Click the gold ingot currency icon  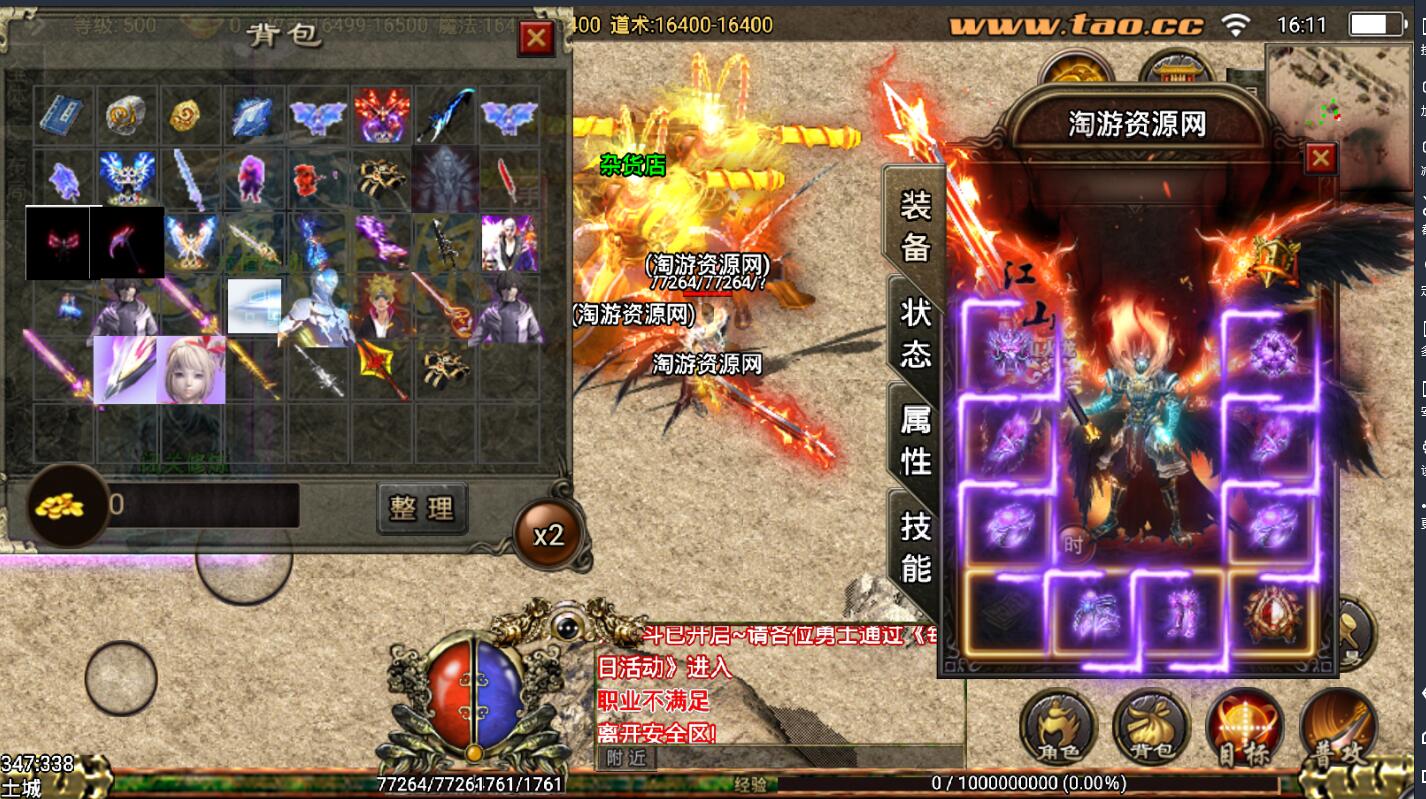(66, 505)
